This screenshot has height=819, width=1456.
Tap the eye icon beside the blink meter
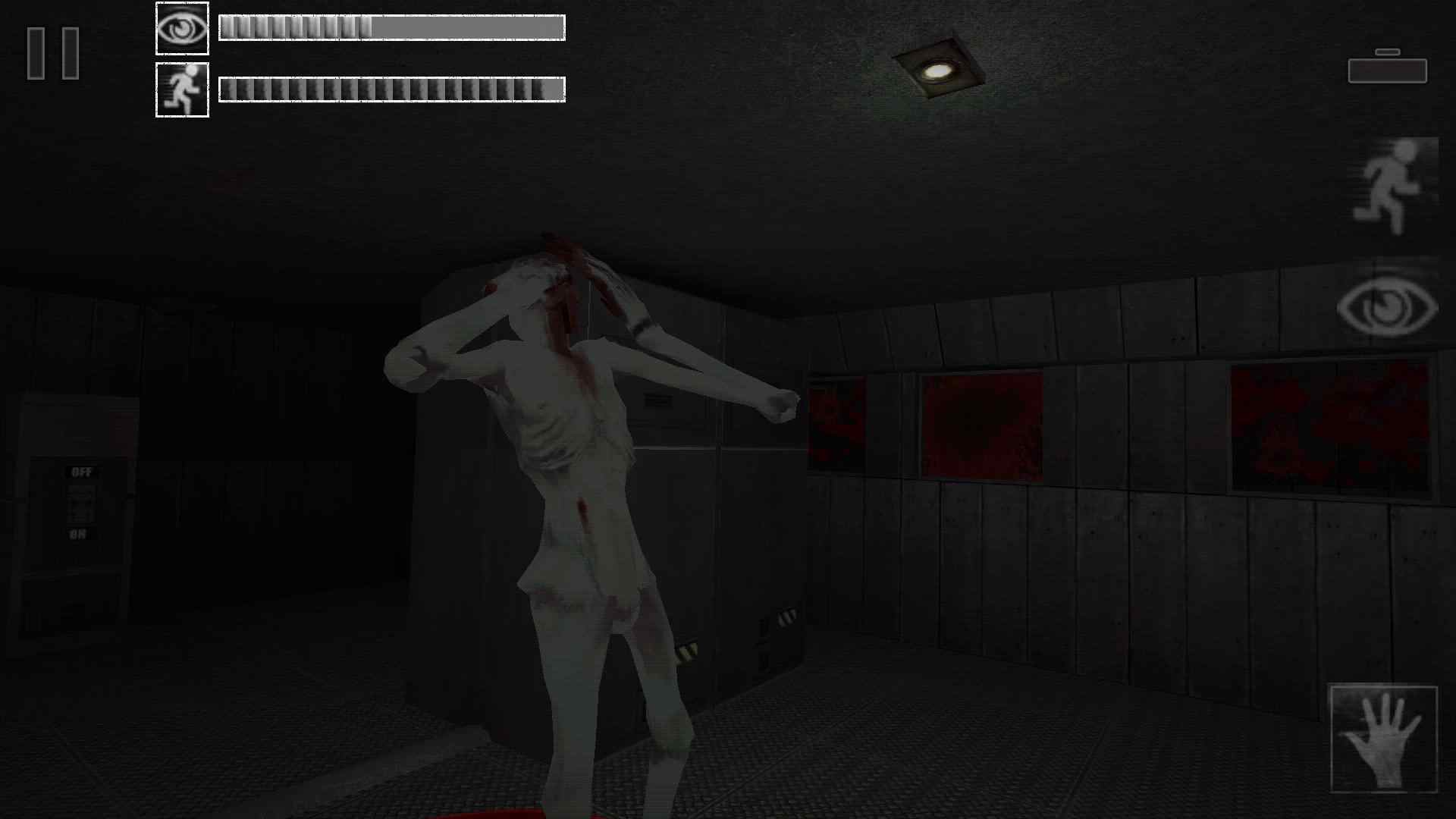coord(182,28)
